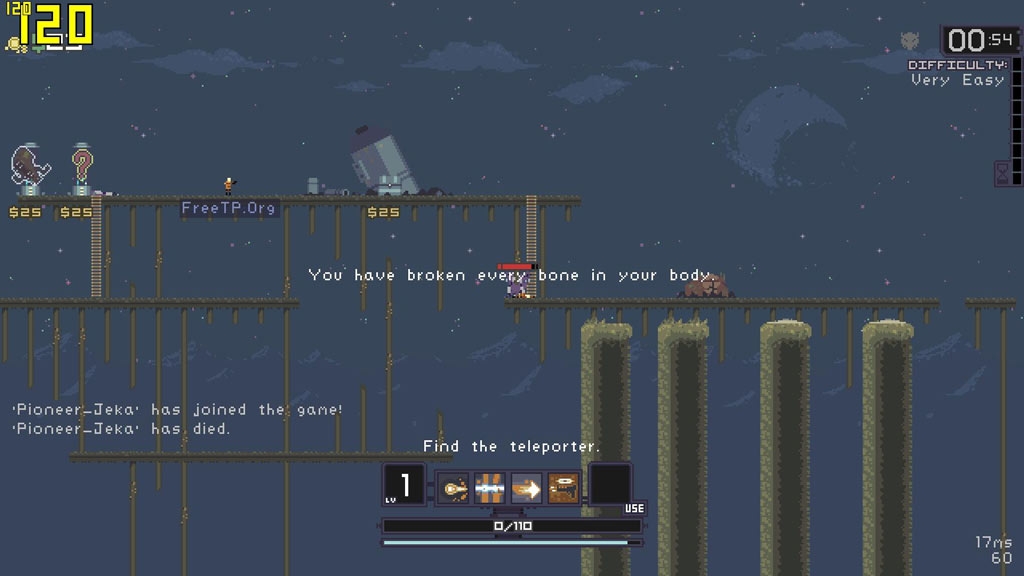Click the "Find the teleporter" objective text
This screenshot has height=576, width=1024.
(x=511, y=446)
